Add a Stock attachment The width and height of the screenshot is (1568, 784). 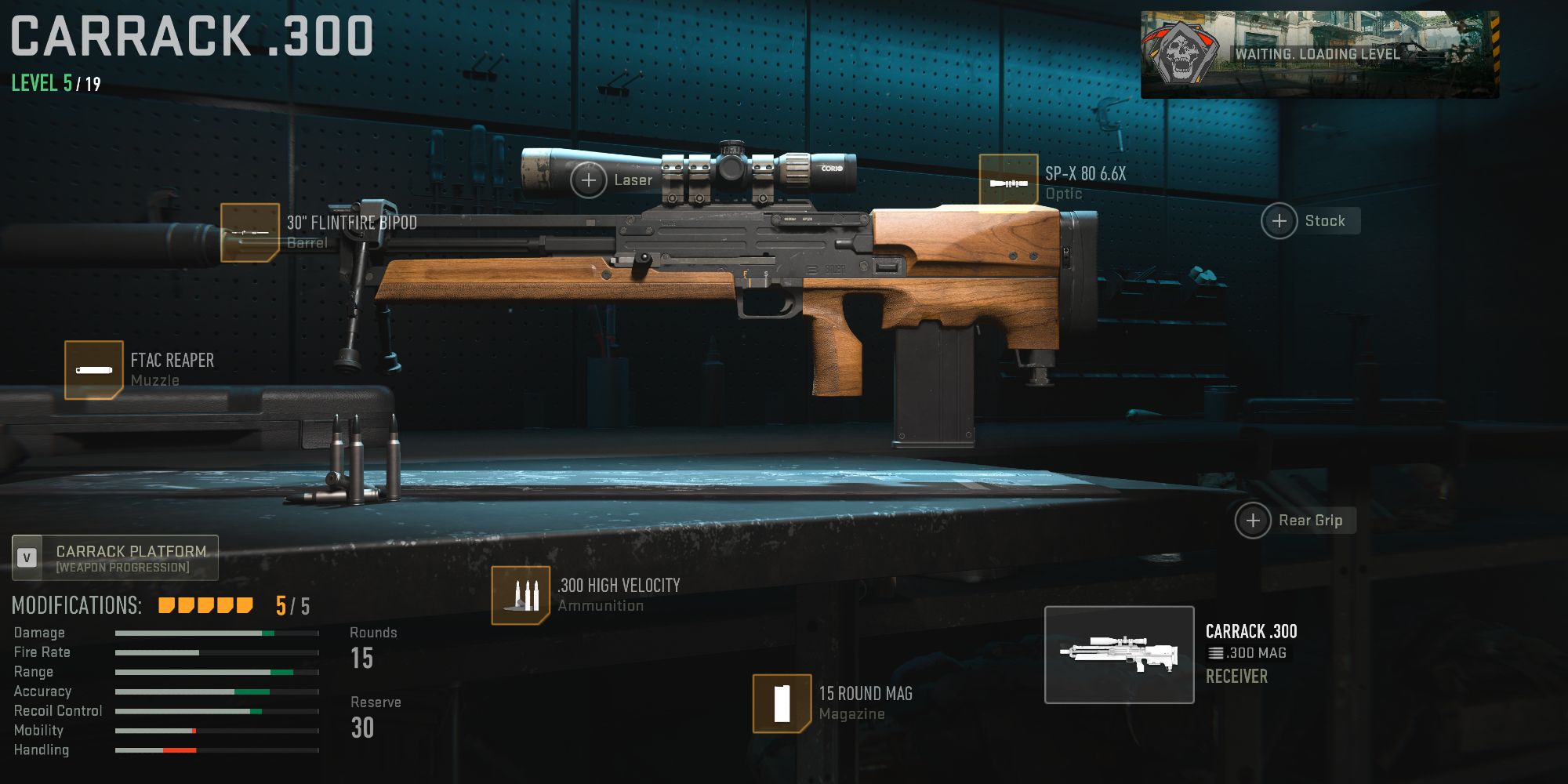click(x=1279, y=221)
